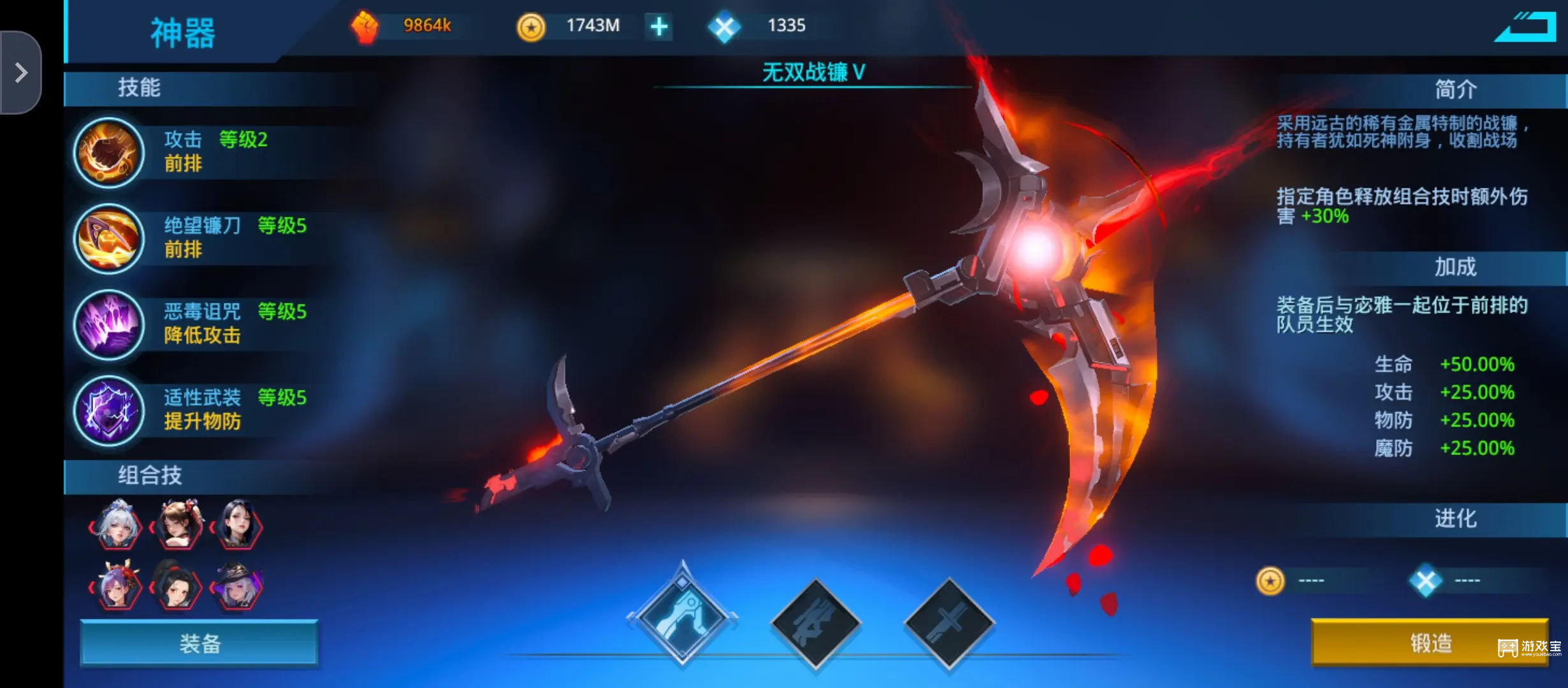Select the 适性武装 shield skill icon

(x=109, y=410)
